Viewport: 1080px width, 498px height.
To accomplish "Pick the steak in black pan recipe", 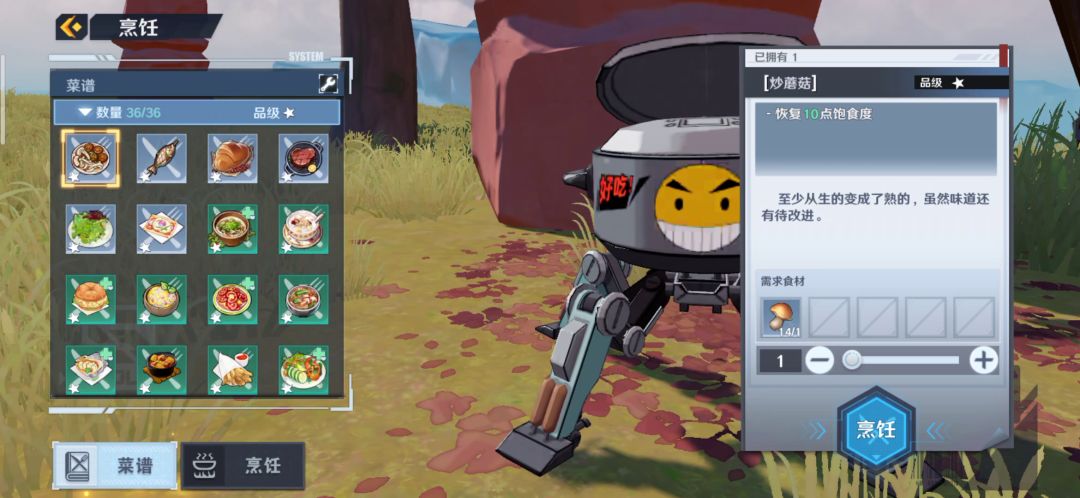I will coord(304,158).
